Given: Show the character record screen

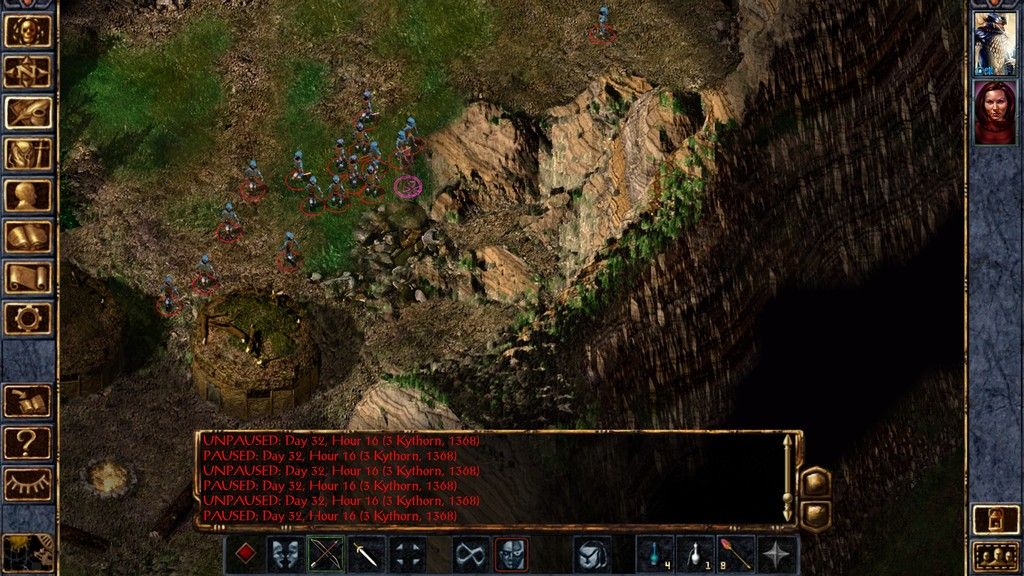Looking at the screenshot, I should click(28, 195).
